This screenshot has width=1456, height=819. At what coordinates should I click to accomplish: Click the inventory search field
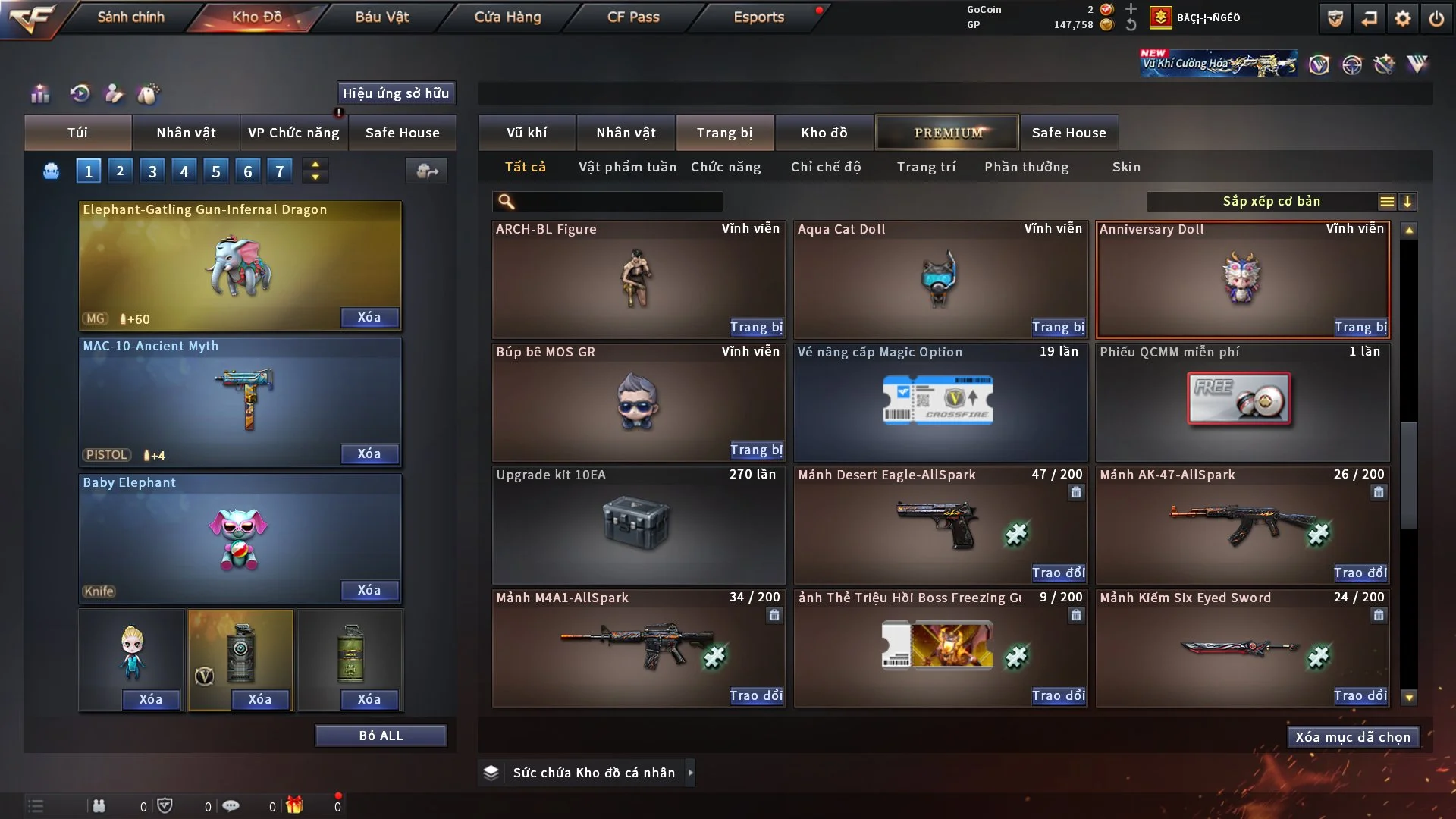[618, 202]
